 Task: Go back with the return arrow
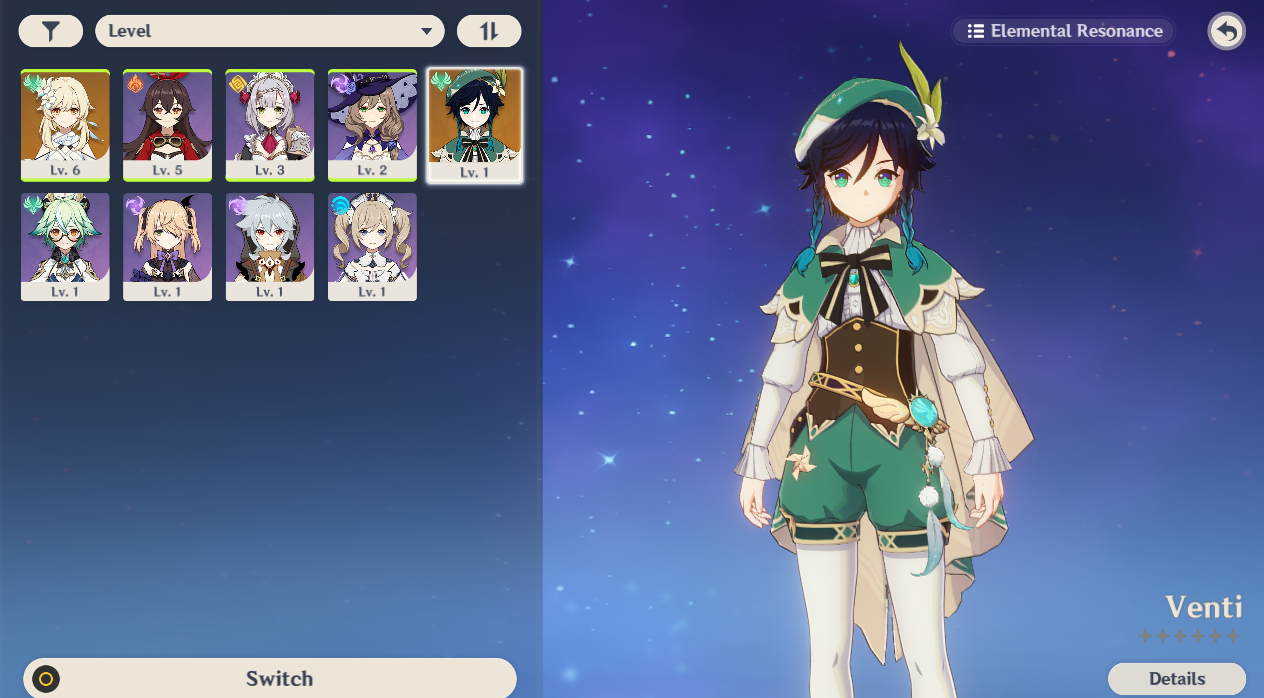(x=1226, y=31)
